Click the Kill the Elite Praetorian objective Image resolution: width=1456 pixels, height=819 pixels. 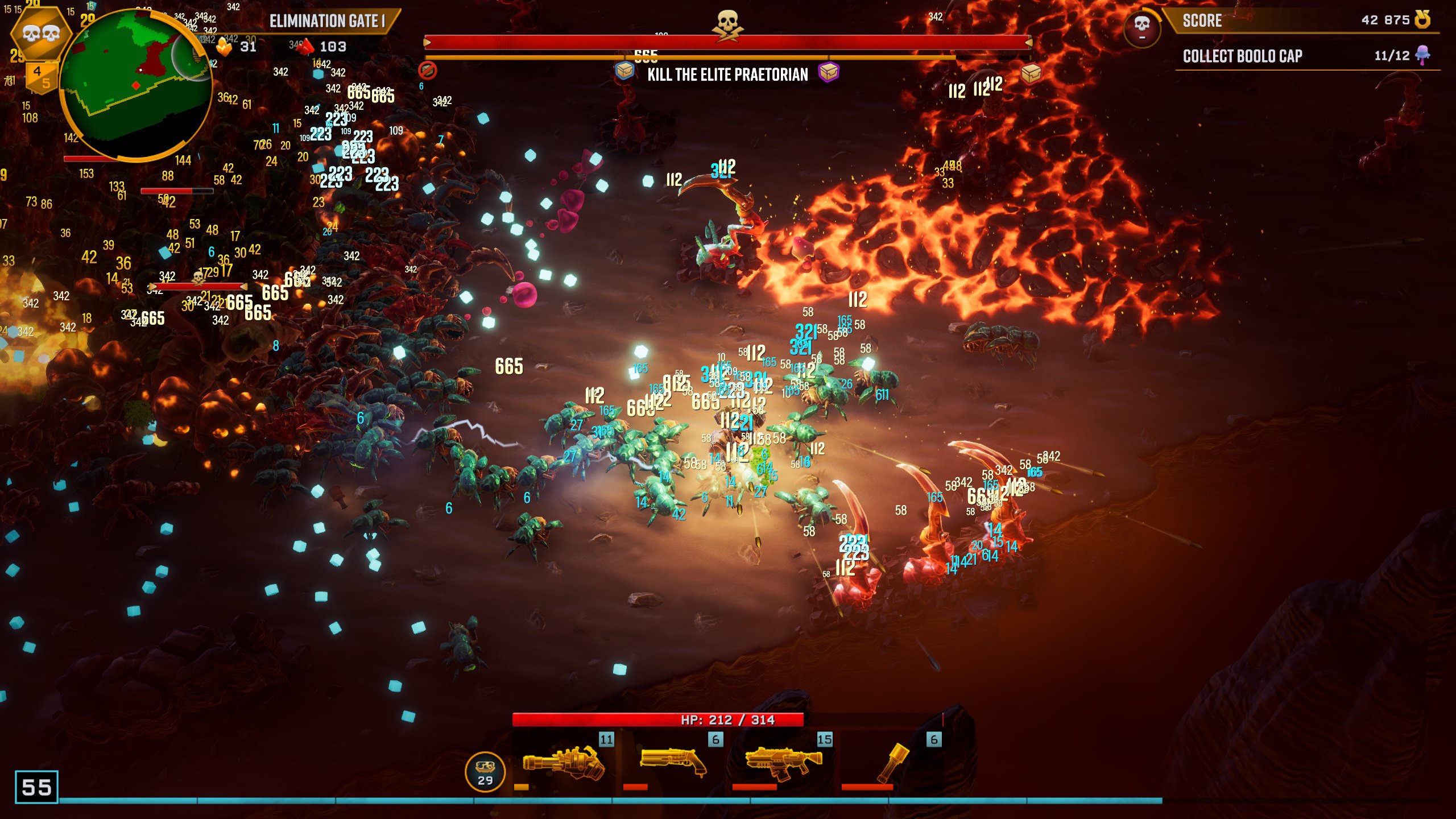[727, 75]
